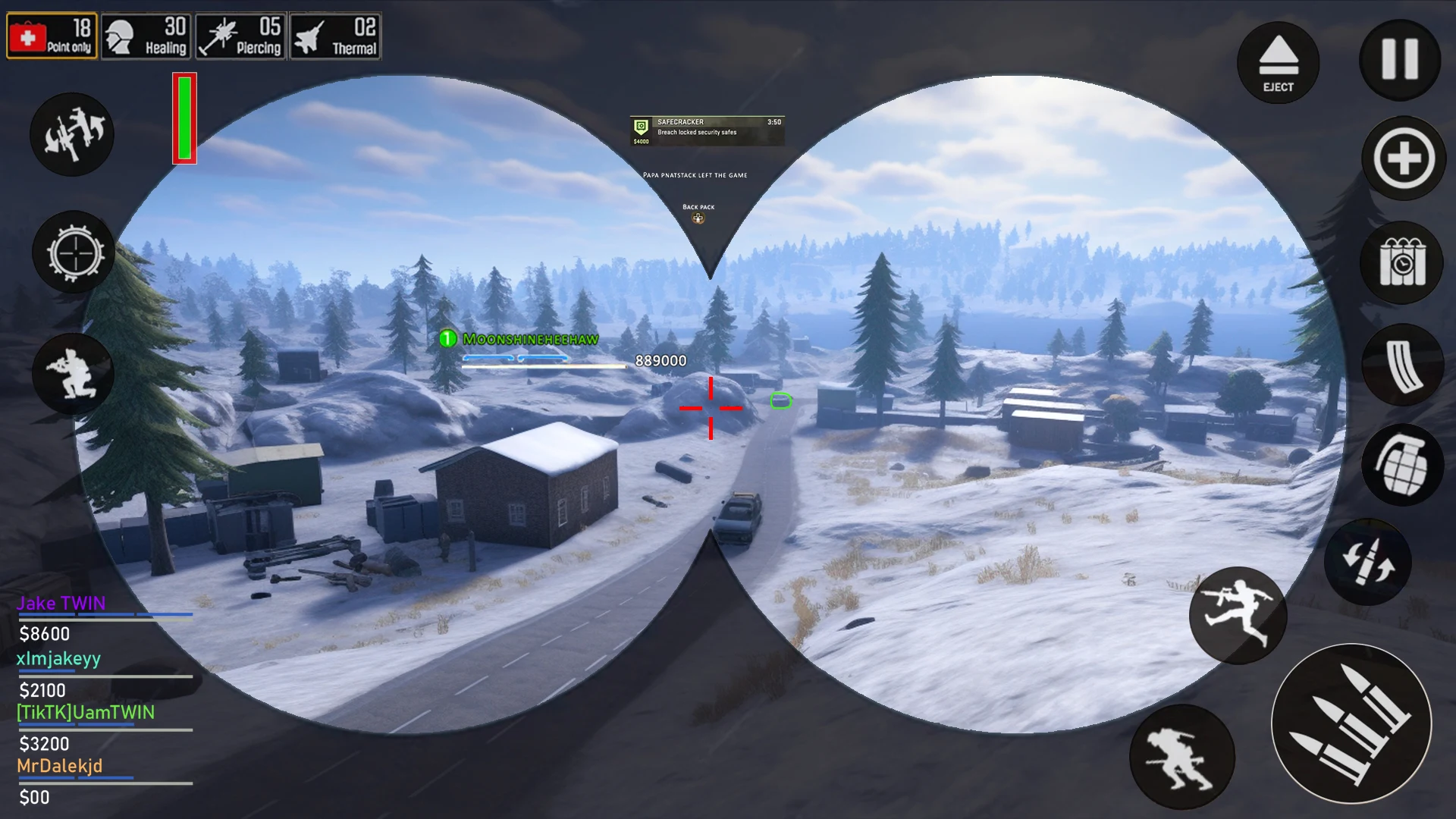Select the Piercing ammo slot
Viewport: 1456px width, 819px height.
click(240, 36)
